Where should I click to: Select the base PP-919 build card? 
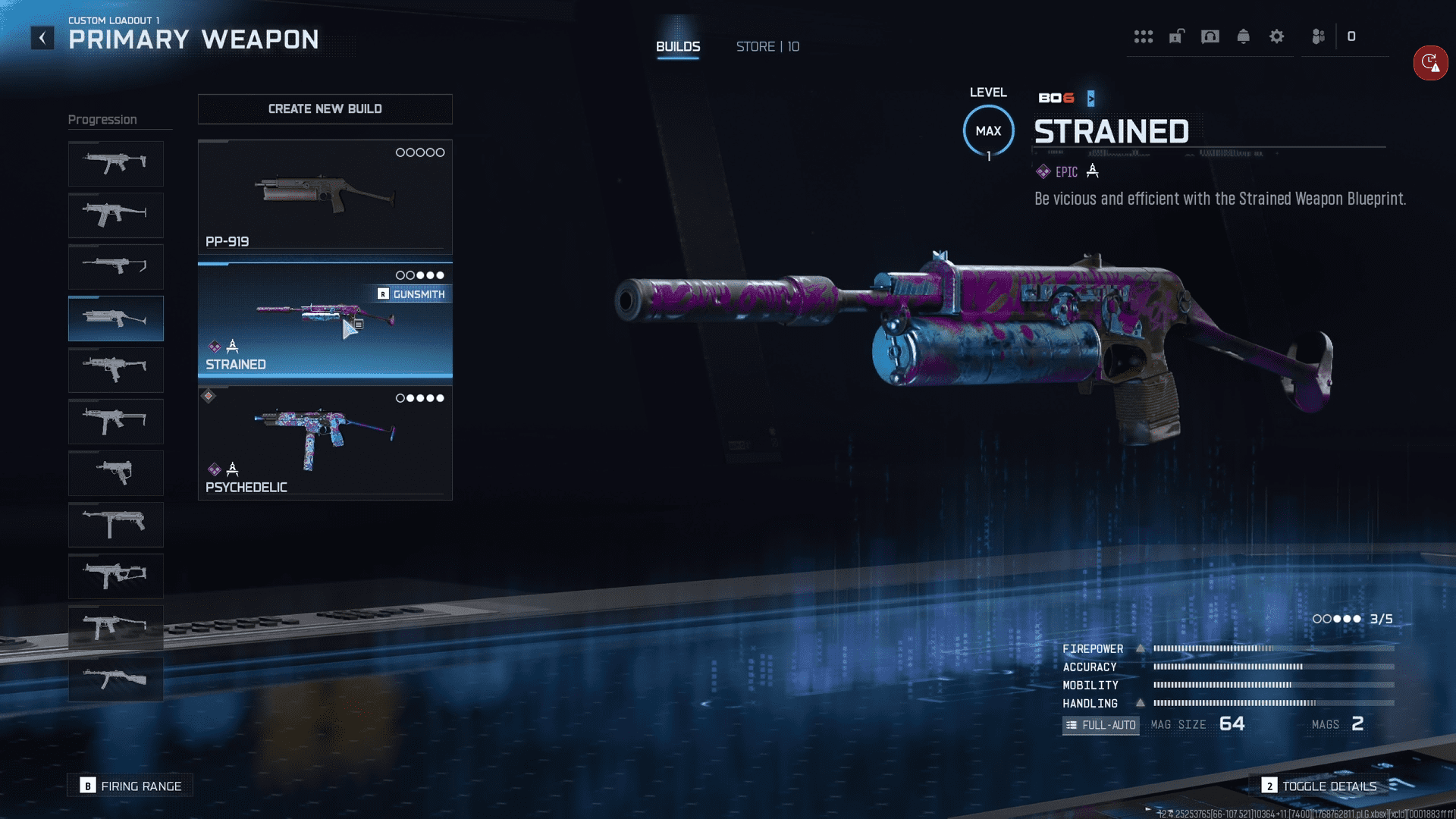point(325,196)
